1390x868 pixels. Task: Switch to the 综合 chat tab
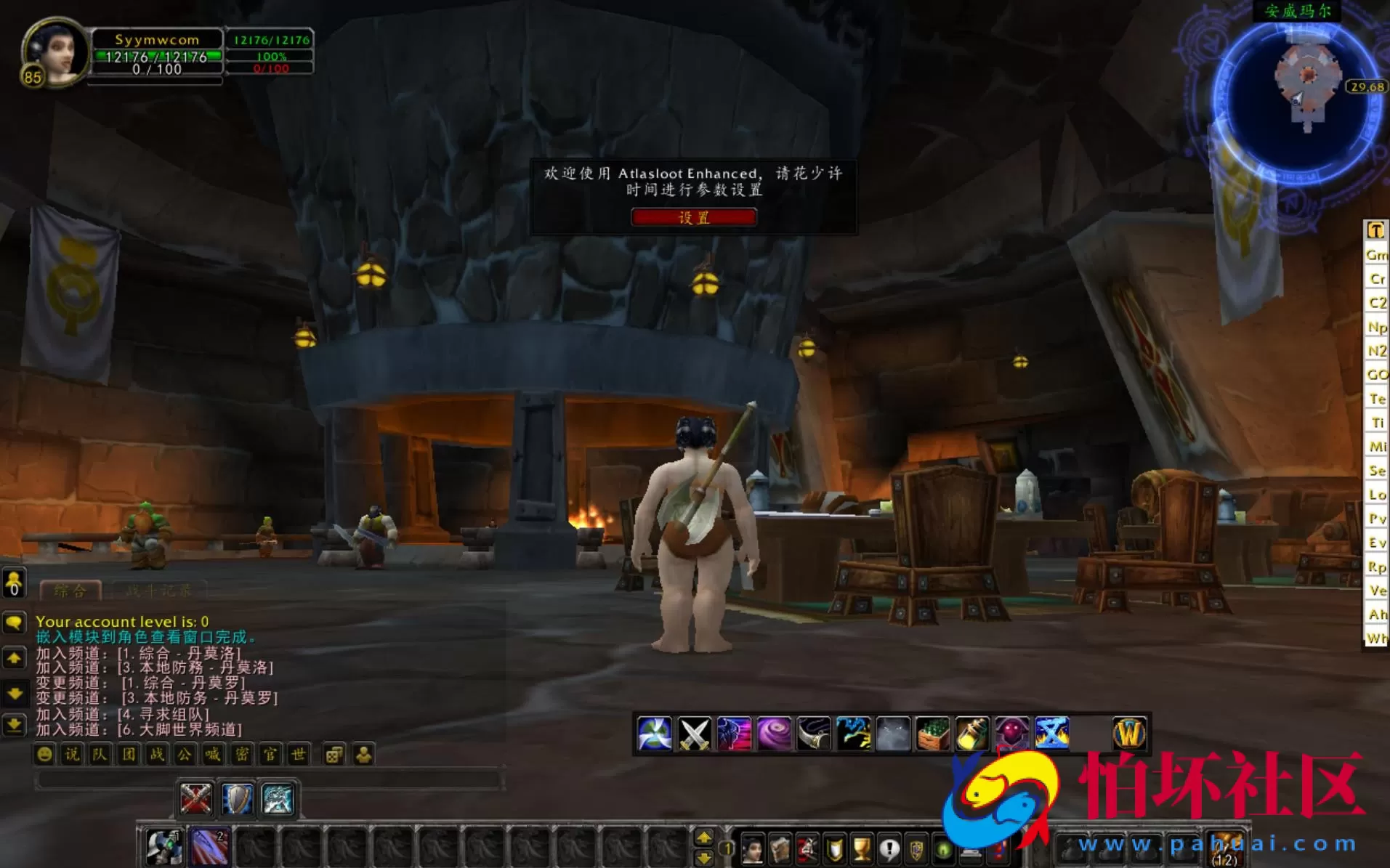[x=69, y=590]
